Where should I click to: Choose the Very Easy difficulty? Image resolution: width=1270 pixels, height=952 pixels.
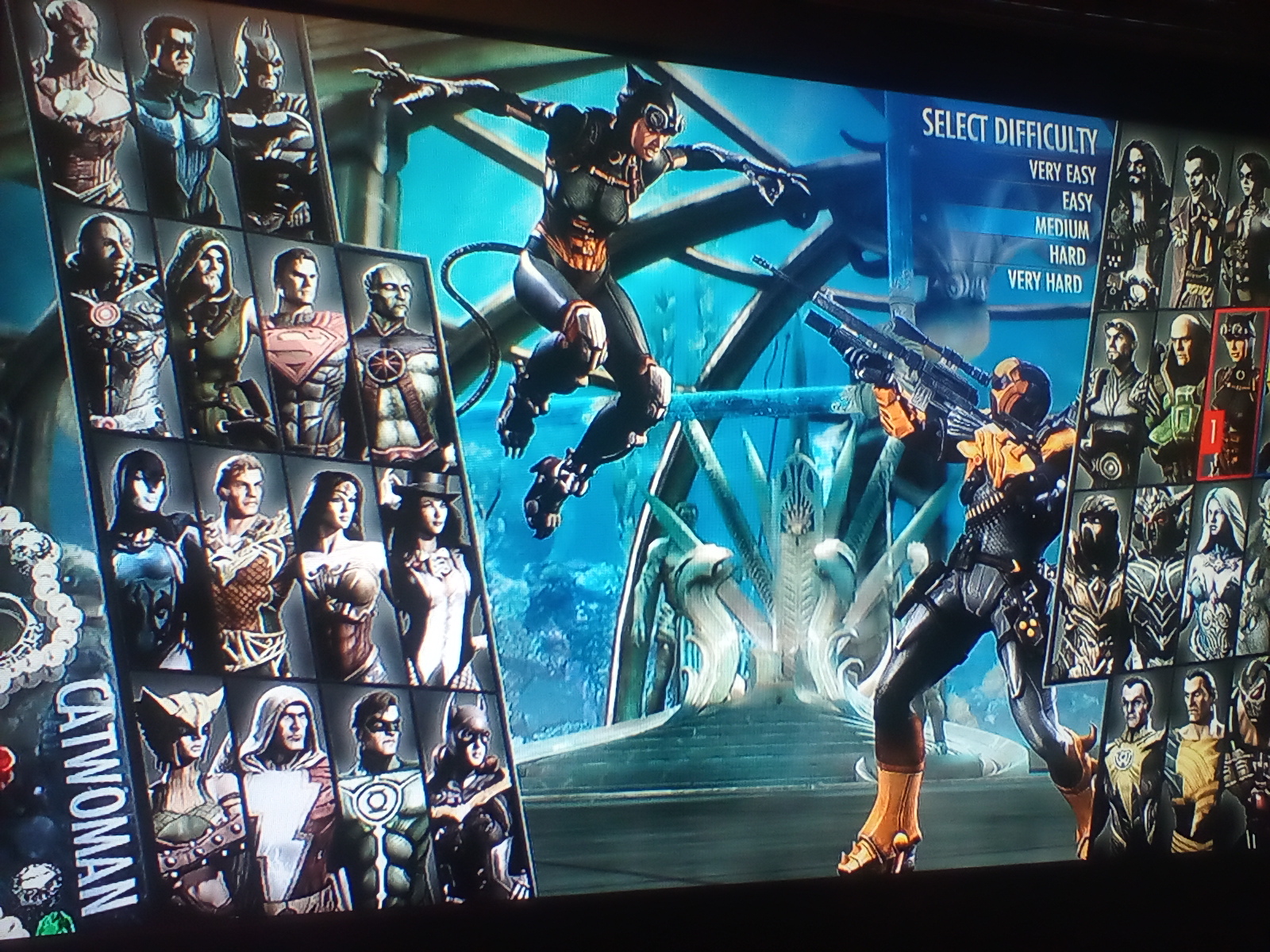click(x=1061, y=171)
